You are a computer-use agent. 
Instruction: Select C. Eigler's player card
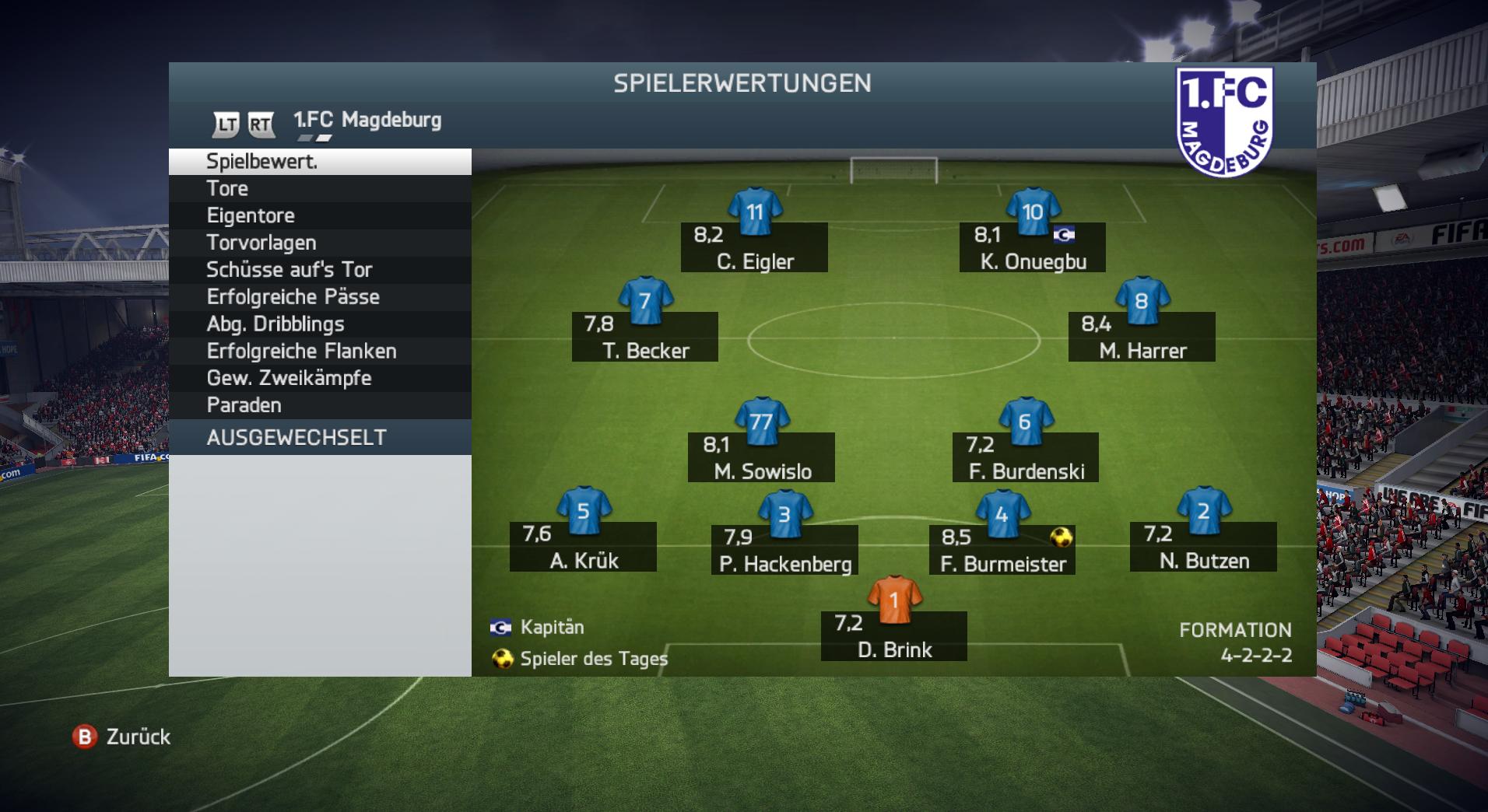click(x=754, y=247)
